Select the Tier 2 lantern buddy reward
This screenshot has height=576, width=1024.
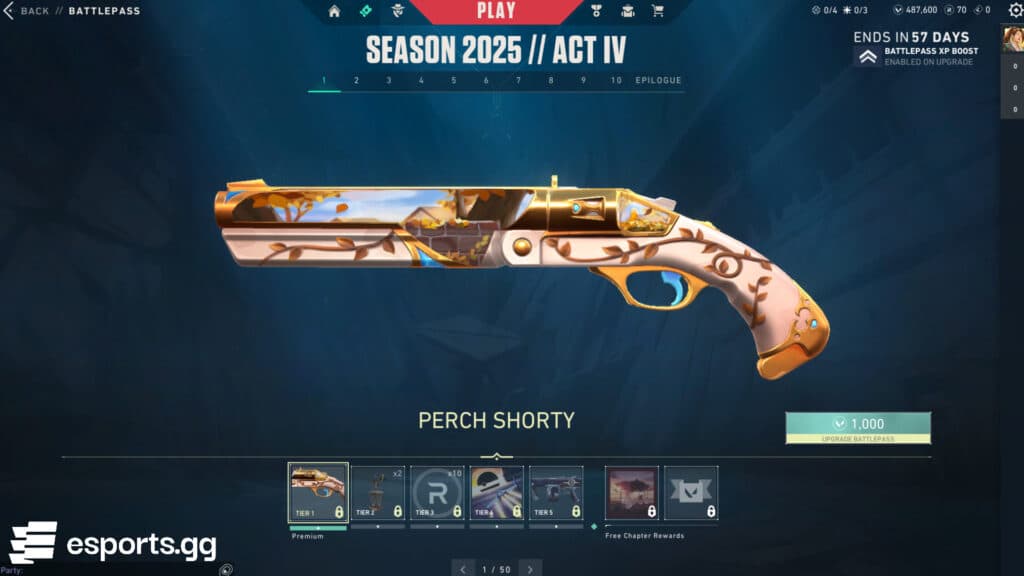(378, 492)
